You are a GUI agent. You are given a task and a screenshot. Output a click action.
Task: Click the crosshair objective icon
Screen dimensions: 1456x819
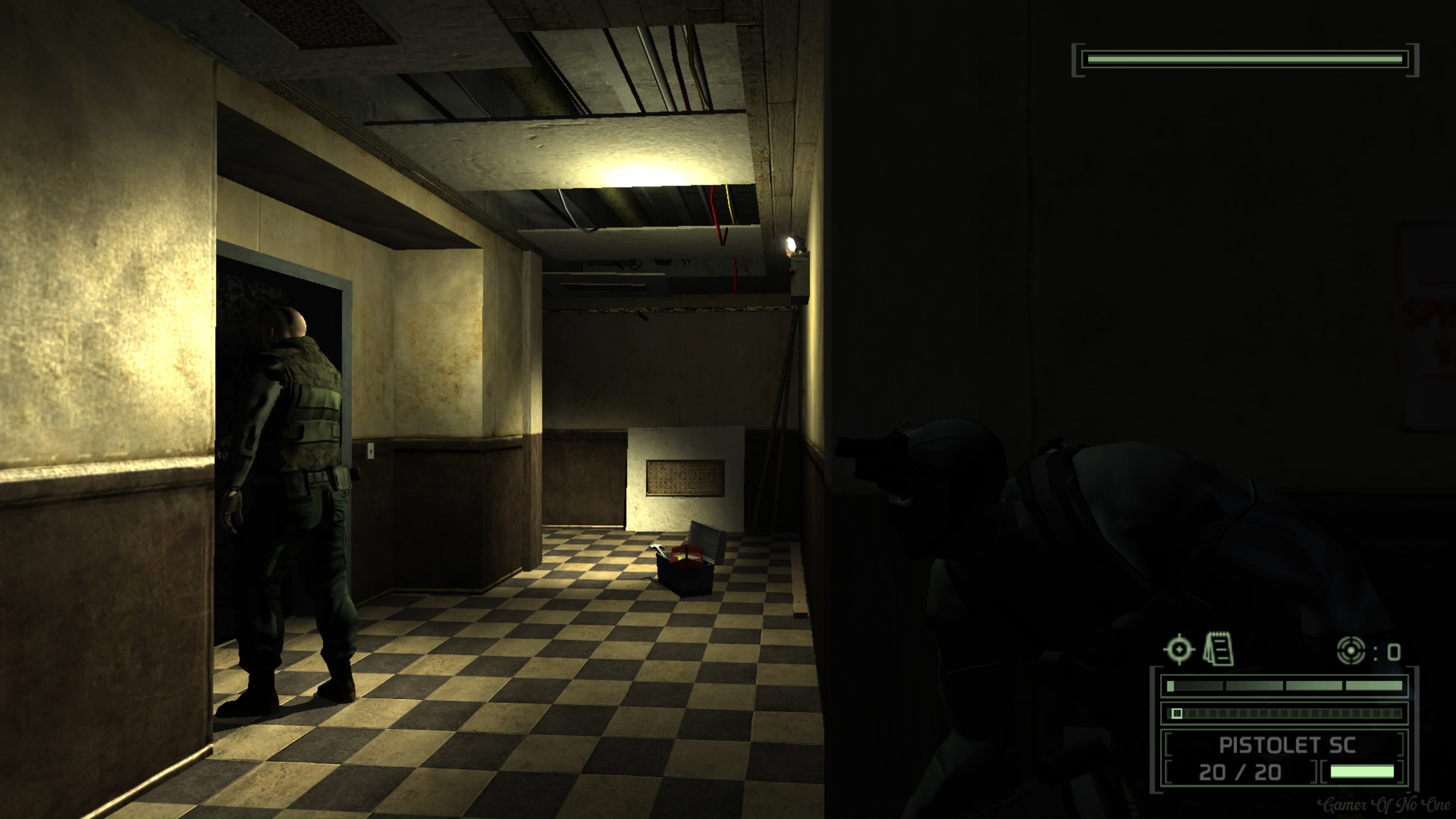tap(1178, 650)
